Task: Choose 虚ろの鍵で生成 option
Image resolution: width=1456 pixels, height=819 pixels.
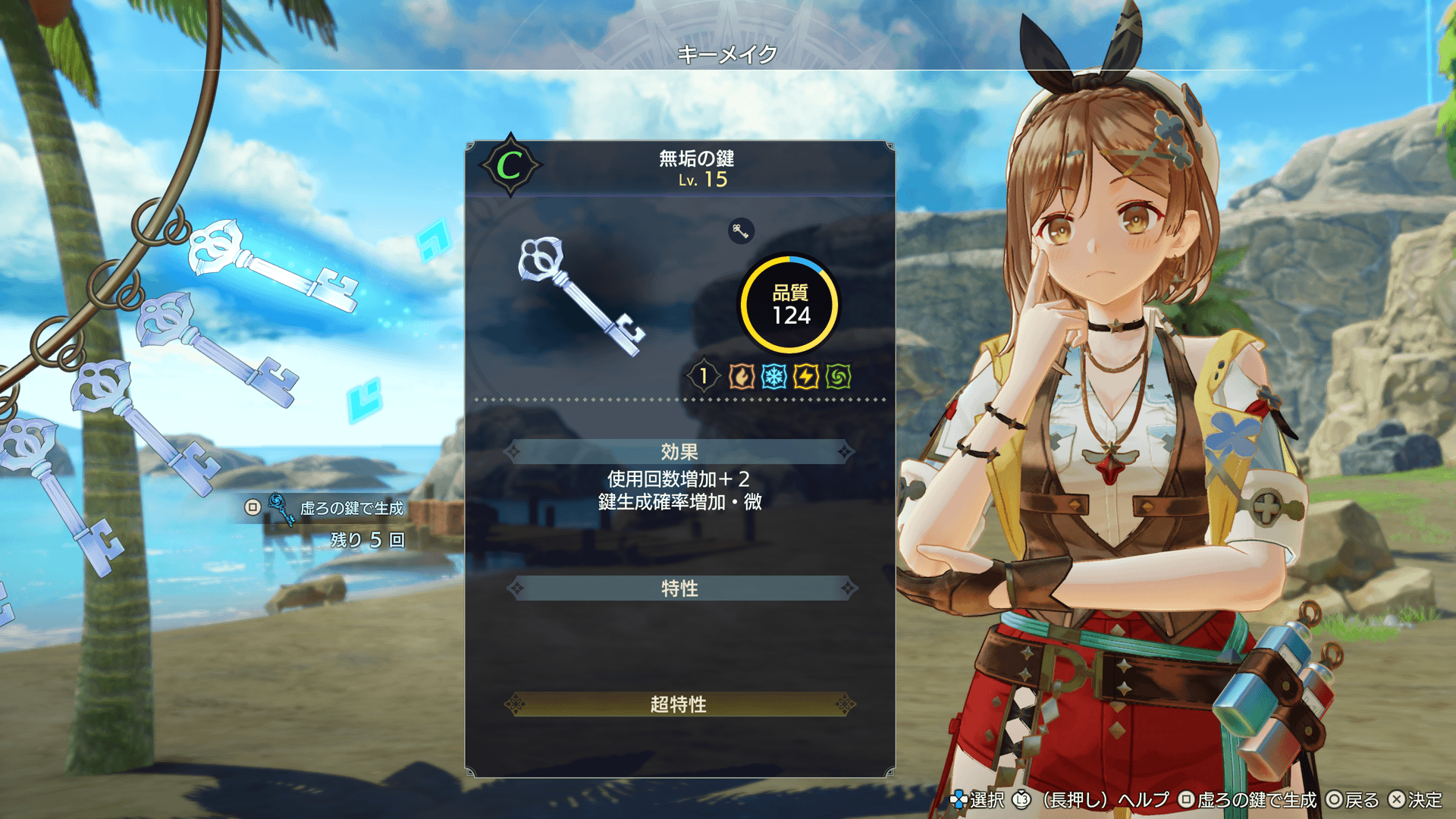Action: click(x=351, y=508)
